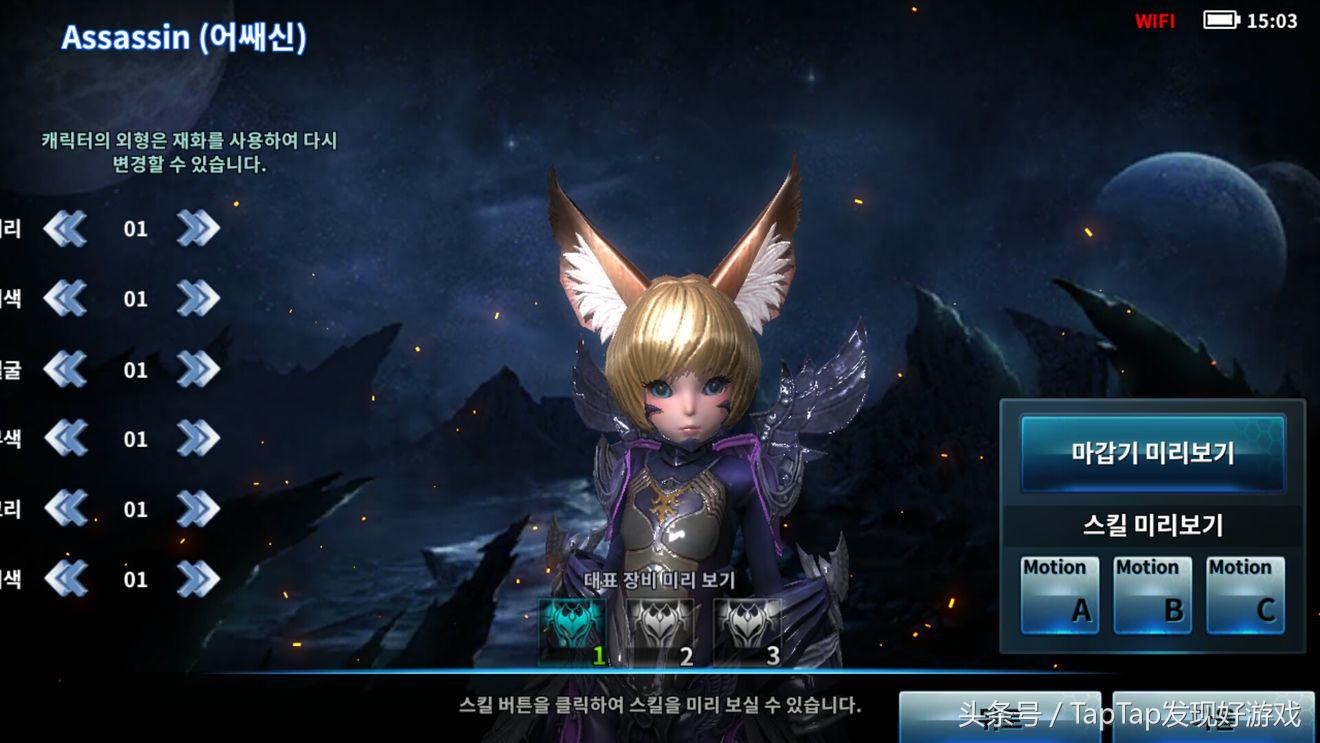Select equipment preview set 1
1320x743 pixels.
coord(572,630)
